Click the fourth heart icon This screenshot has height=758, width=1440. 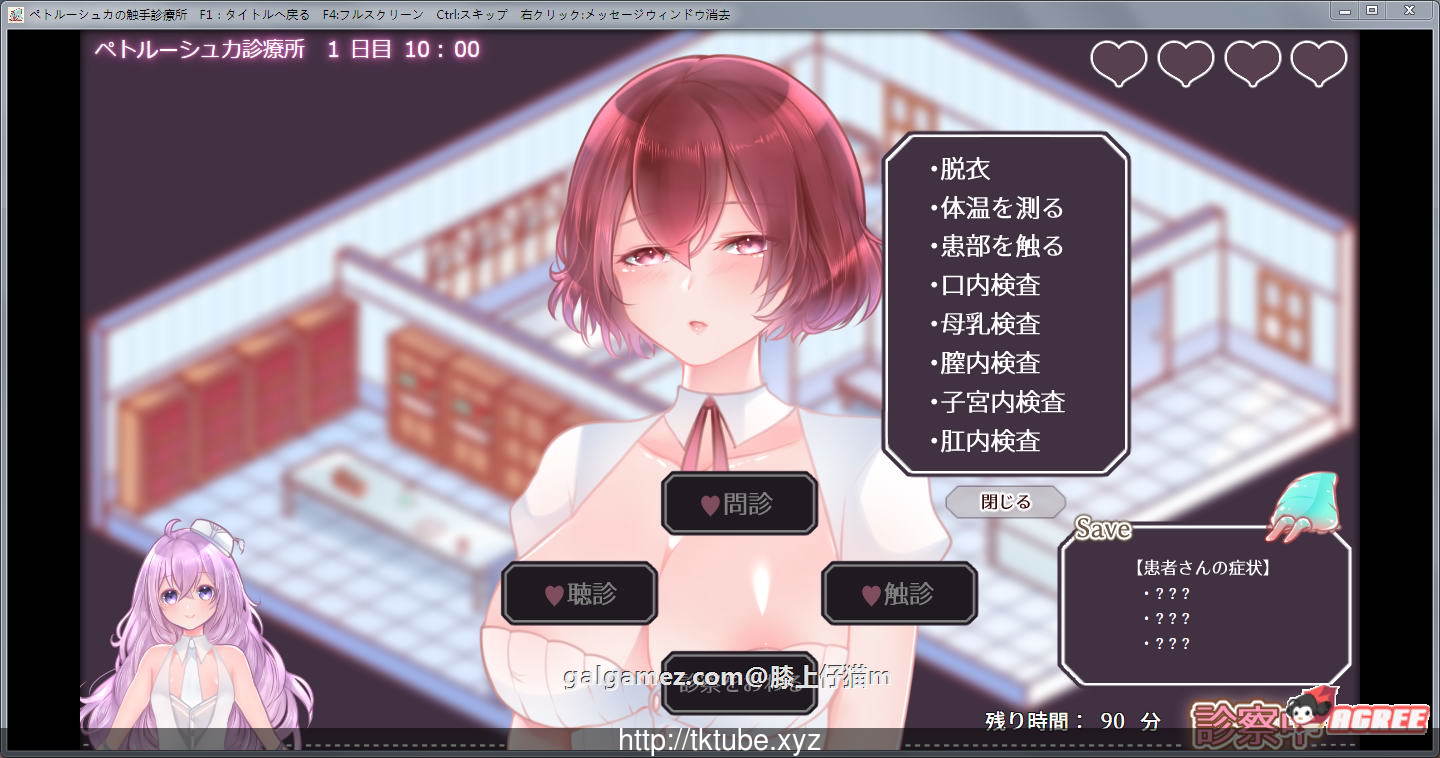click(x=1319, y=61)
